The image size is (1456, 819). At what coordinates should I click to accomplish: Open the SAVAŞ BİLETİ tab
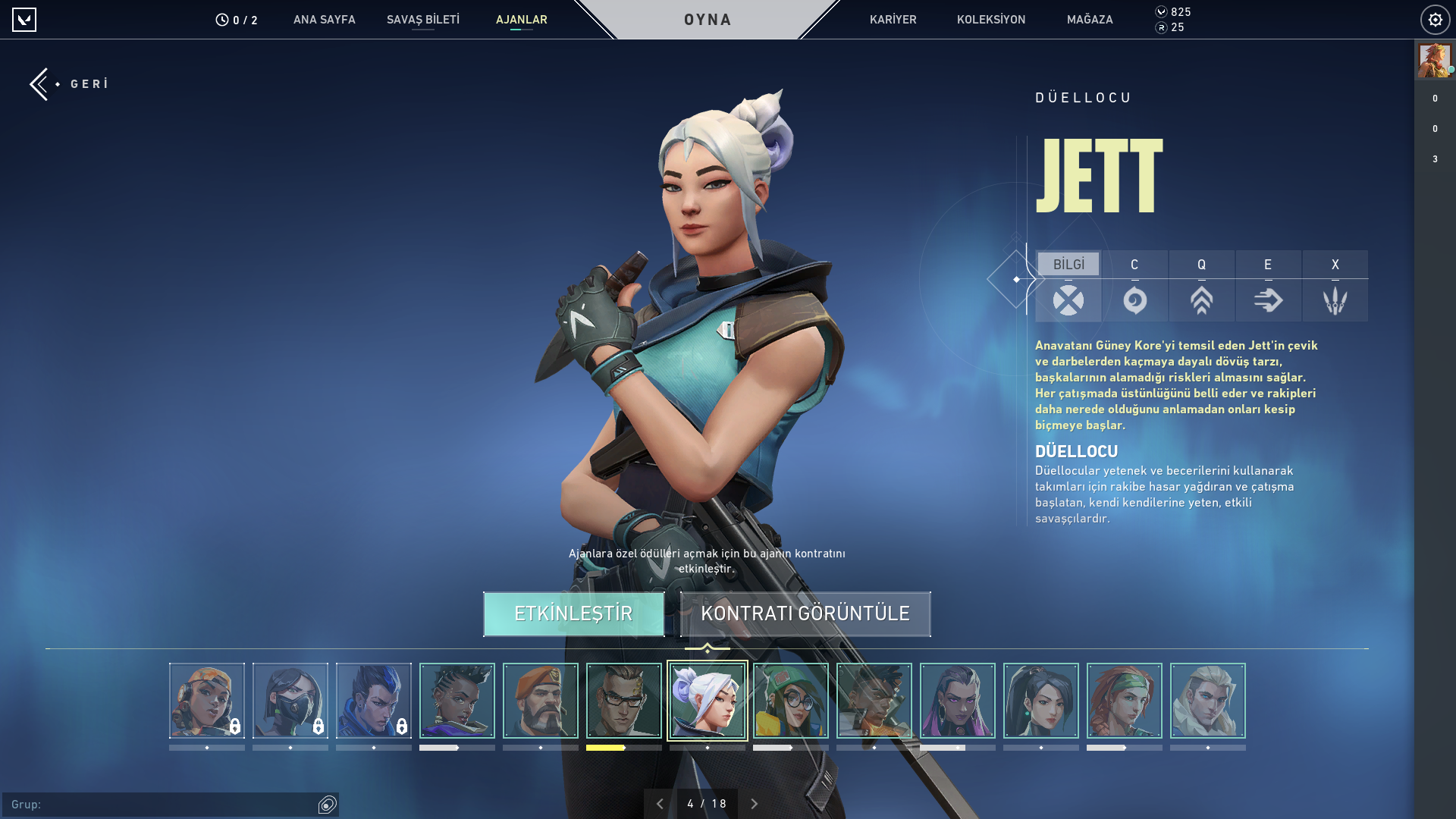[422, 20]
